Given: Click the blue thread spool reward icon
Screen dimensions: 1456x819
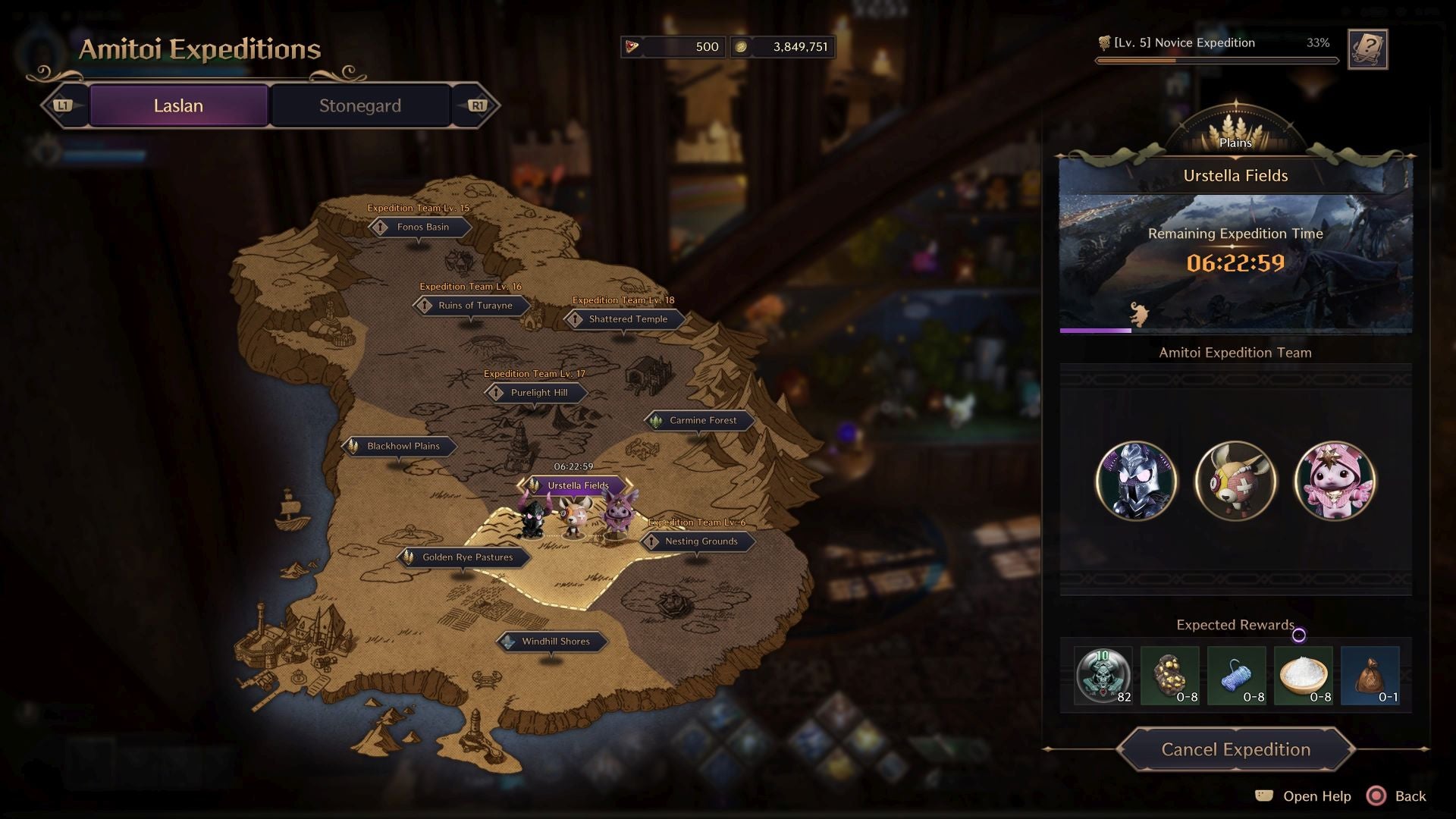Looking at the screenshot, I should point(1237,676).
